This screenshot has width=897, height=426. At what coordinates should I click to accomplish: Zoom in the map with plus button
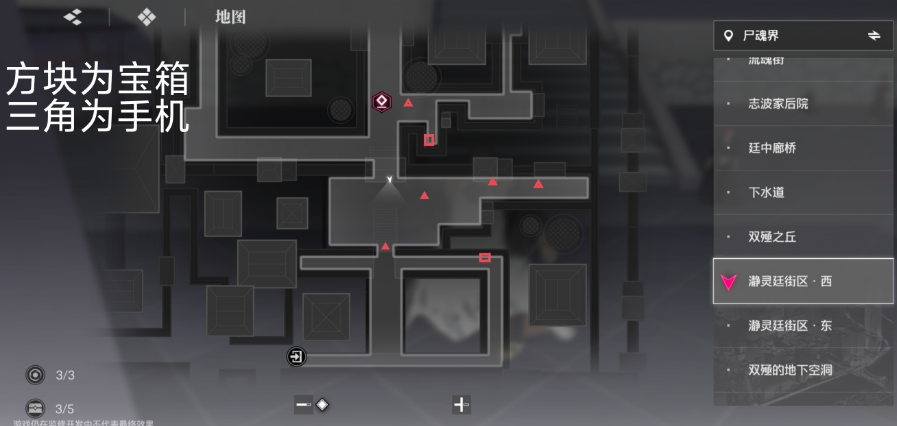[461, 405]
